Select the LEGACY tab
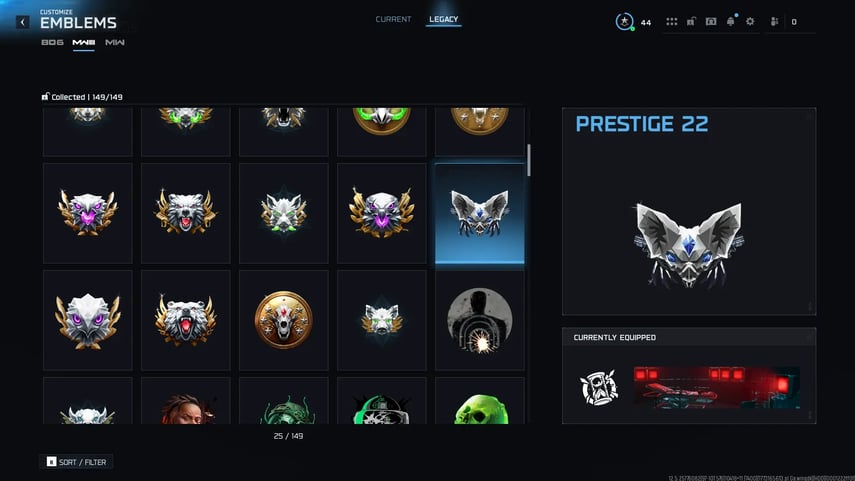The width and height of the screenshot is (855, 481). pyautogui.click(x=443, y=20)
